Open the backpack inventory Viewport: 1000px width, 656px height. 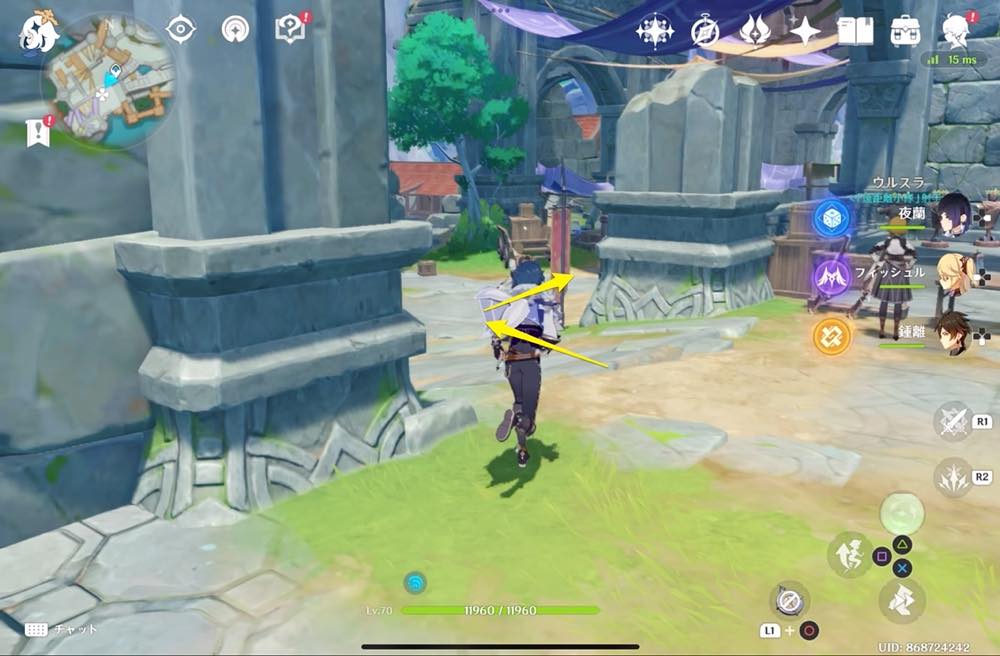[x=906, y=31]
